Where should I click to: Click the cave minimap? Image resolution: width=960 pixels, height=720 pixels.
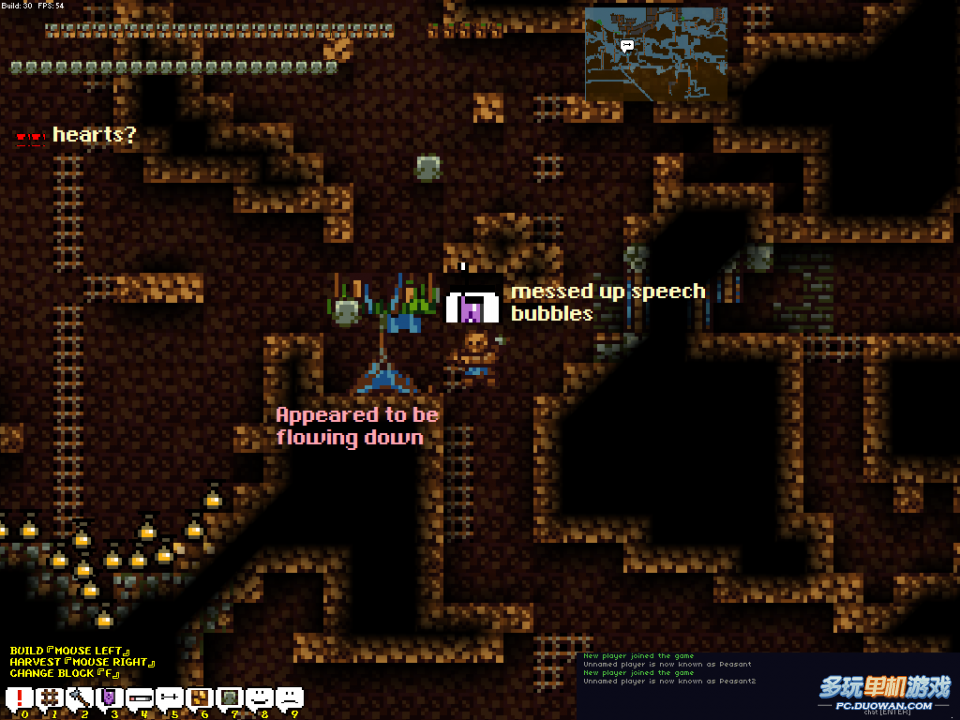point(657,55)
